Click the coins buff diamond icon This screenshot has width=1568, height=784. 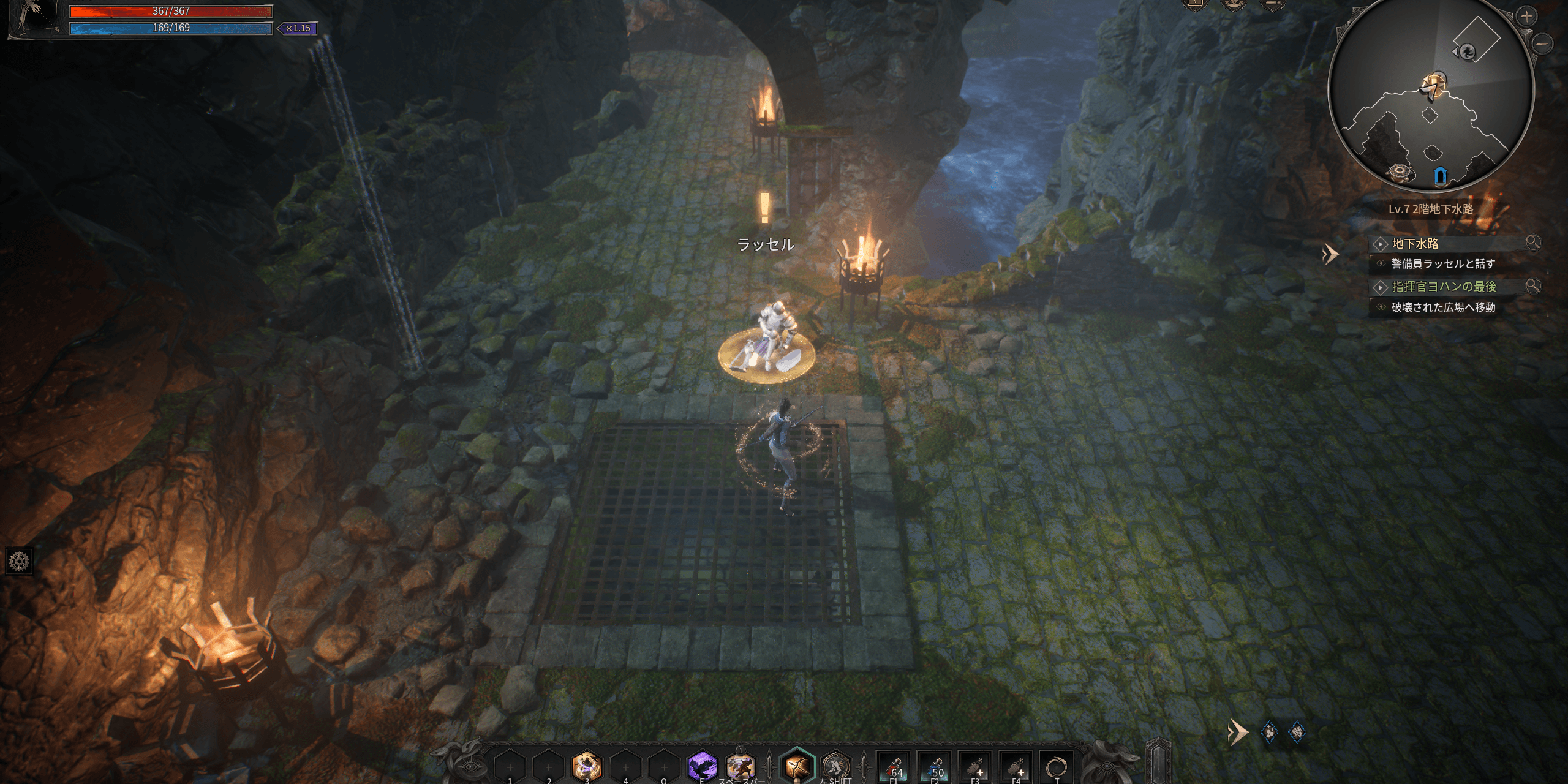(1269, 732)
